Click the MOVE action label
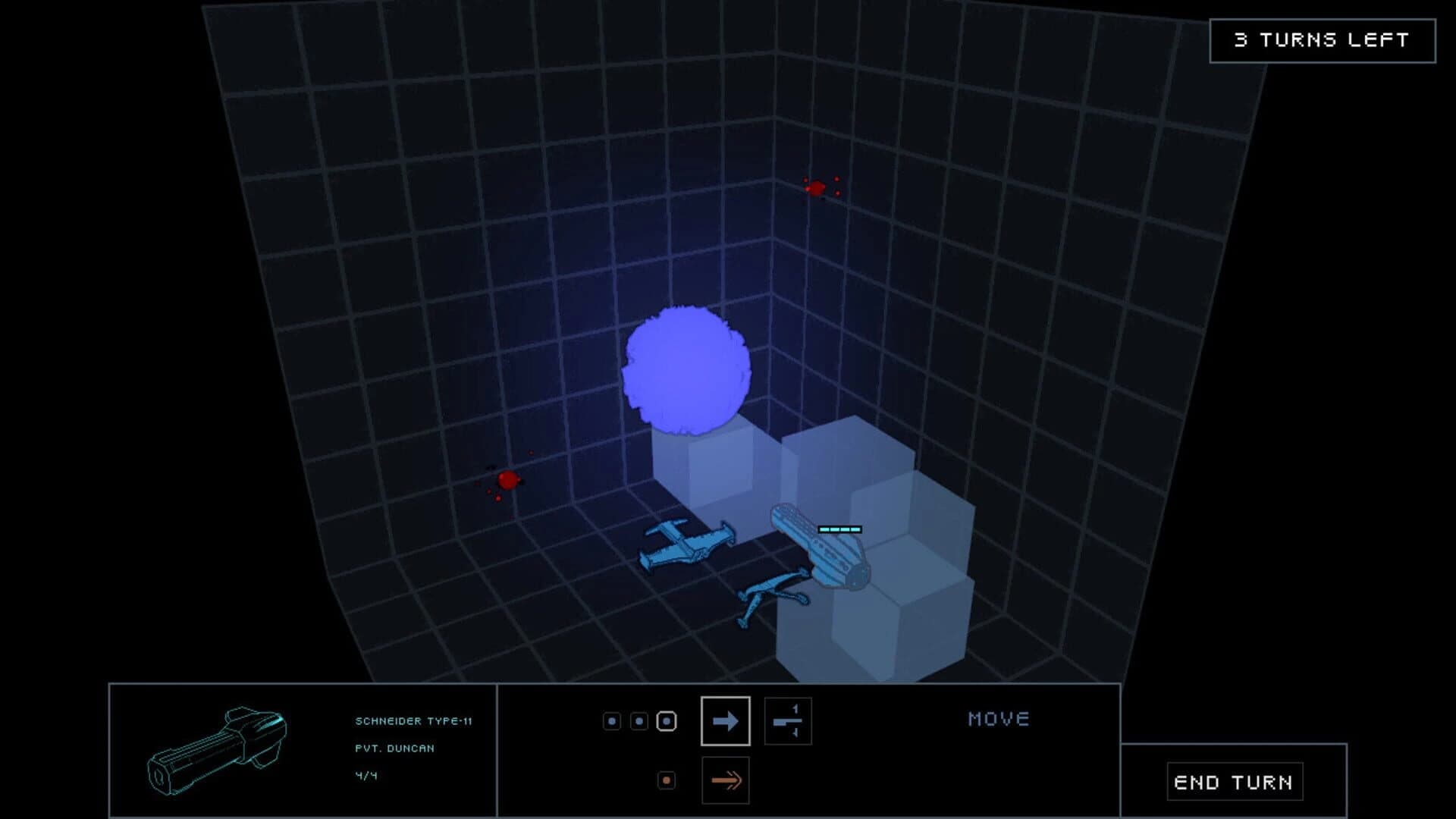 click(999, 719)
